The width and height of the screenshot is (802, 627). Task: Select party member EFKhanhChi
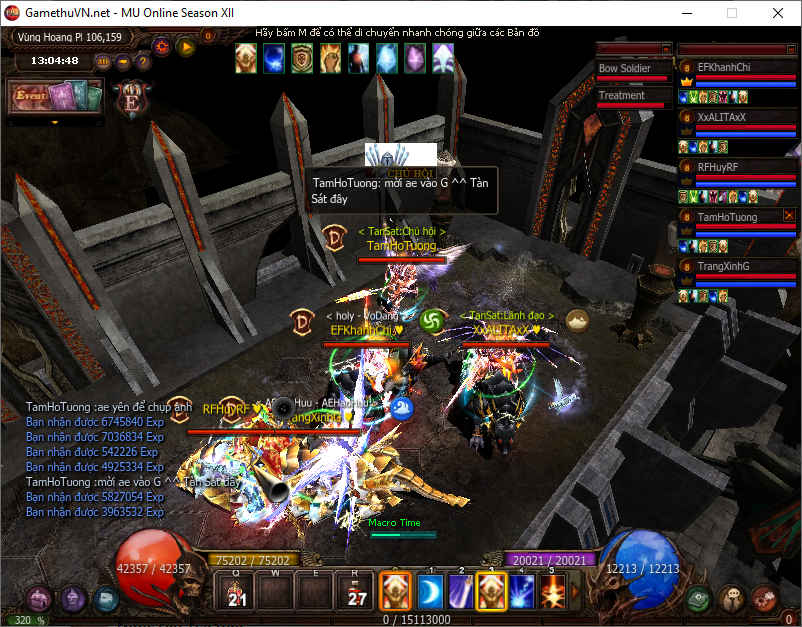[x=728, y=67]
